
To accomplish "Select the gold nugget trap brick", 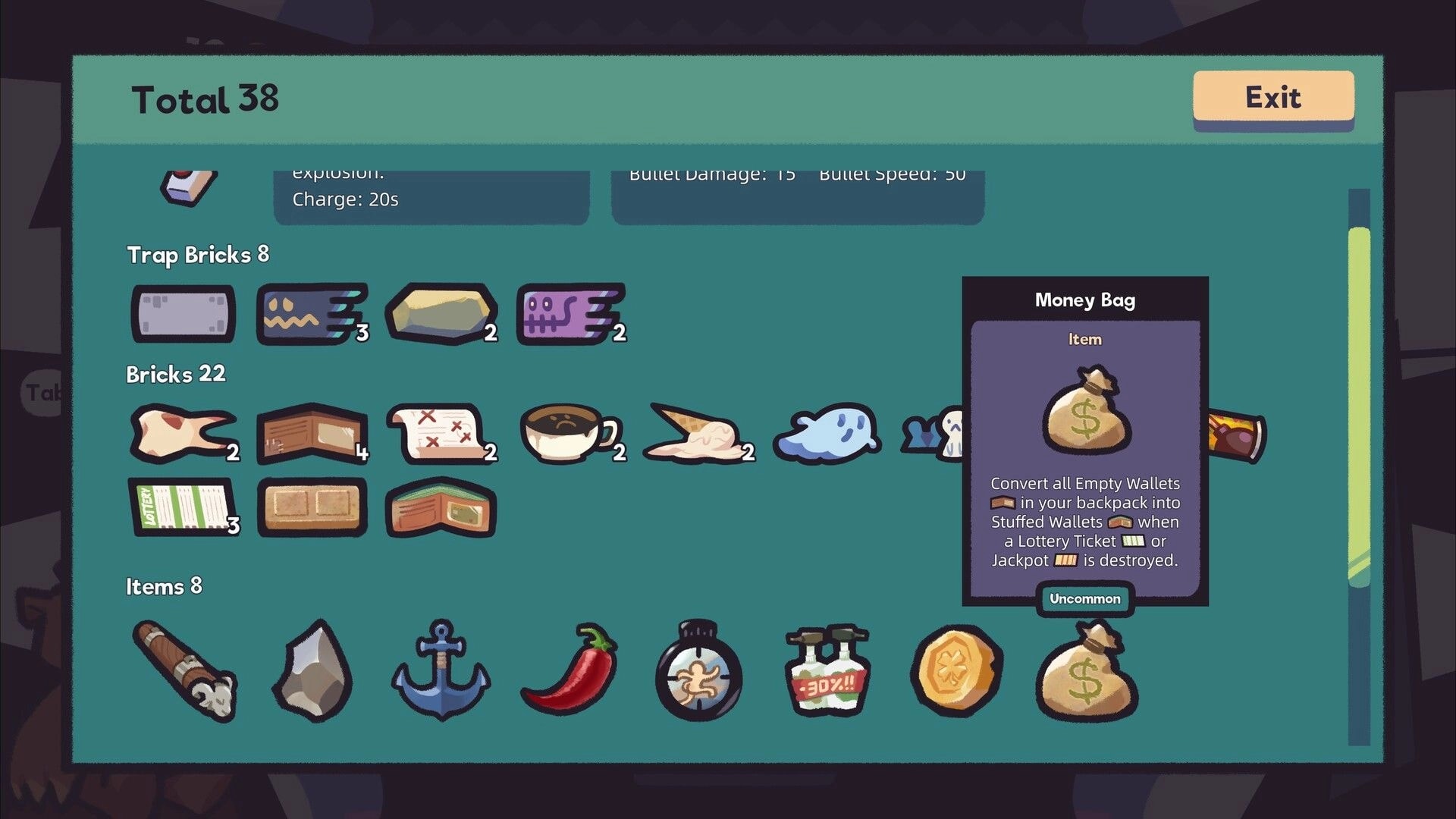I will [441, 312].
